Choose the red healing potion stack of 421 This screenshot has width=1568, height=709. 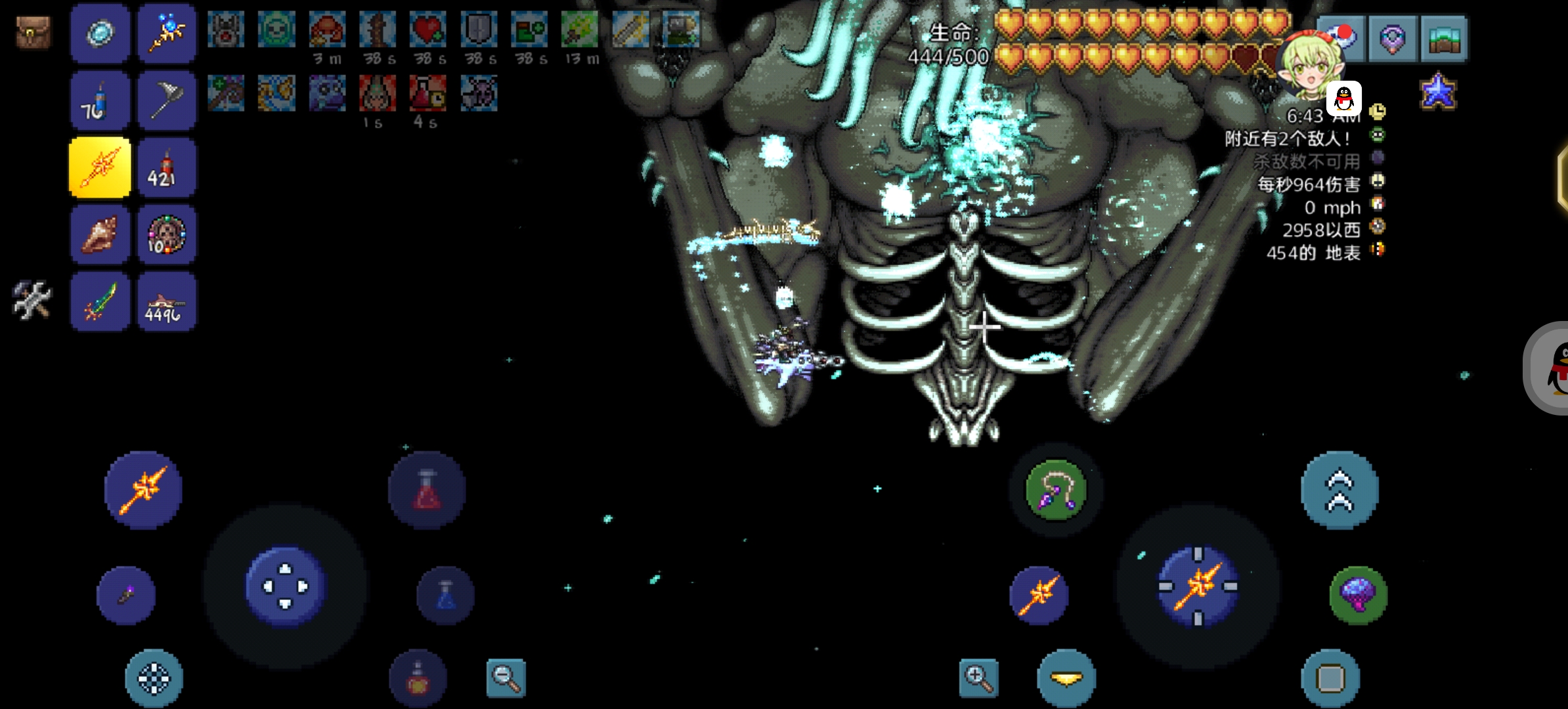pyautogui.click(x=167, y=168)
